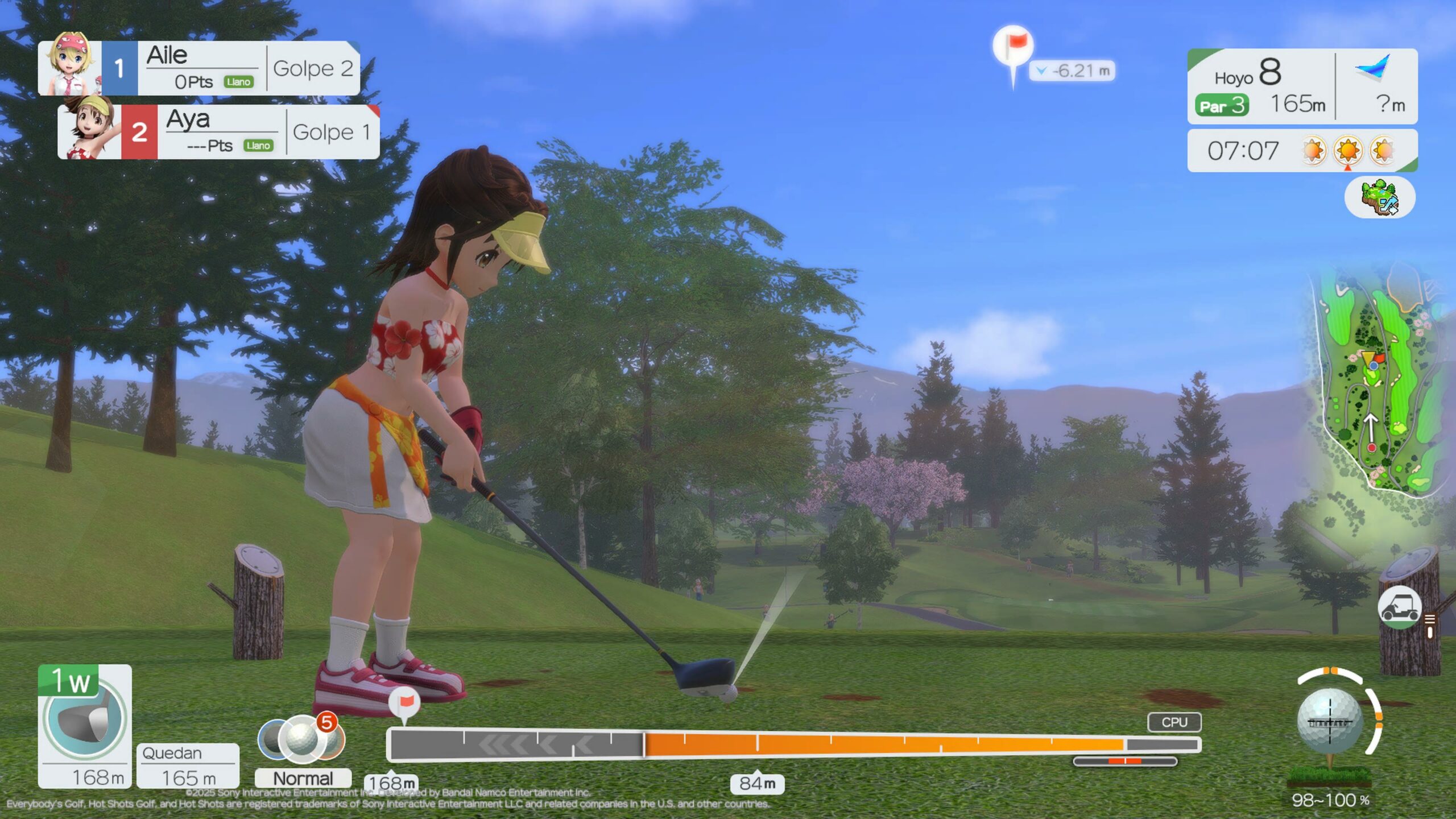The width and height of the screenshot is (1456, 819).
Task: Click the sunny weather forecast icons
Action: pos(1347,151)
